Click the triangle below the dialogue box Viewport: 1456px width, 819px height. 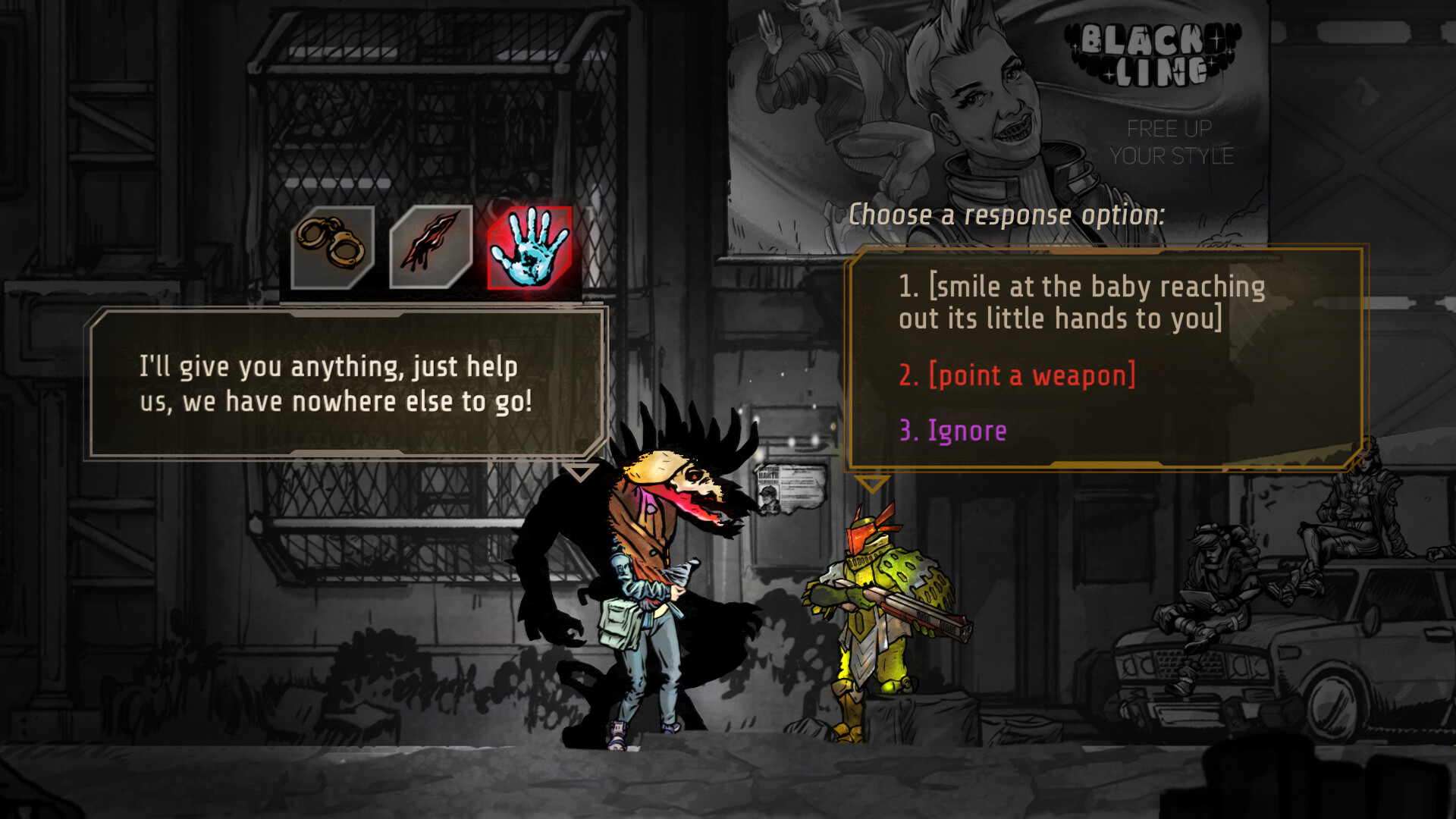click(582, 473)
